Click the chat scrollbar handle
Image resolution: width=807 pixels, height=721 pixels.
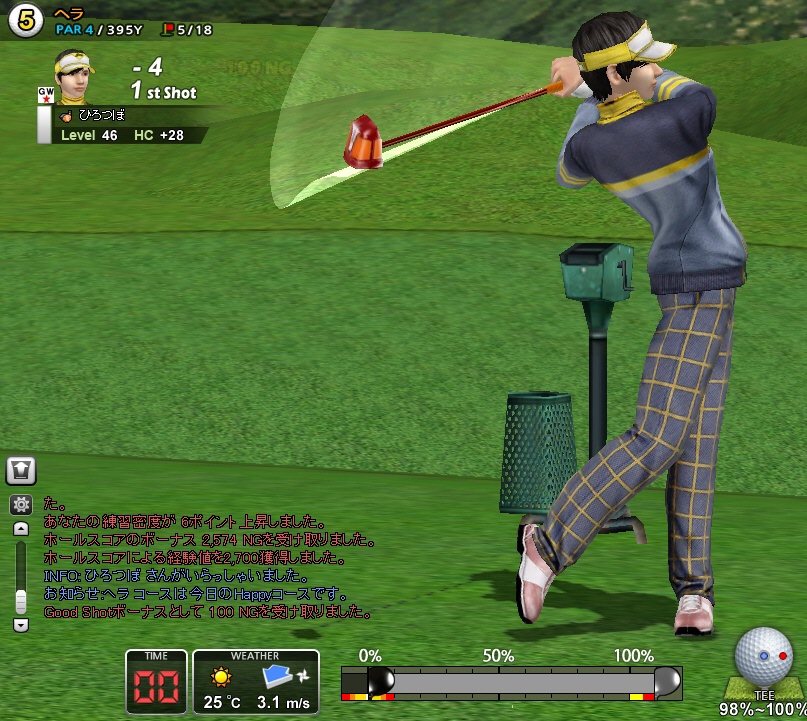click(20, 600)
